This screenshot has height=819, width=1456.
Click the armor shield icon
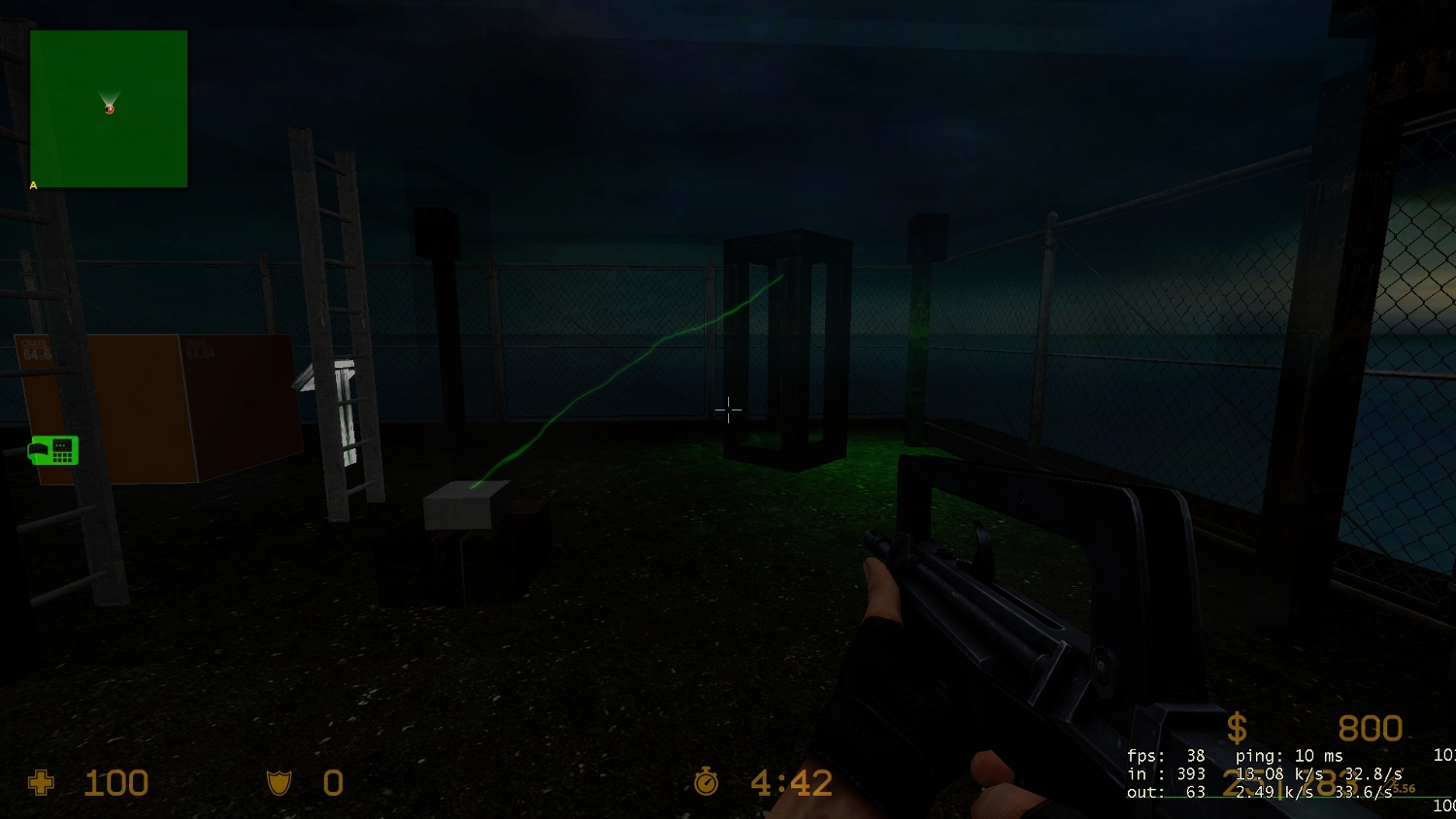coord(280,782)
